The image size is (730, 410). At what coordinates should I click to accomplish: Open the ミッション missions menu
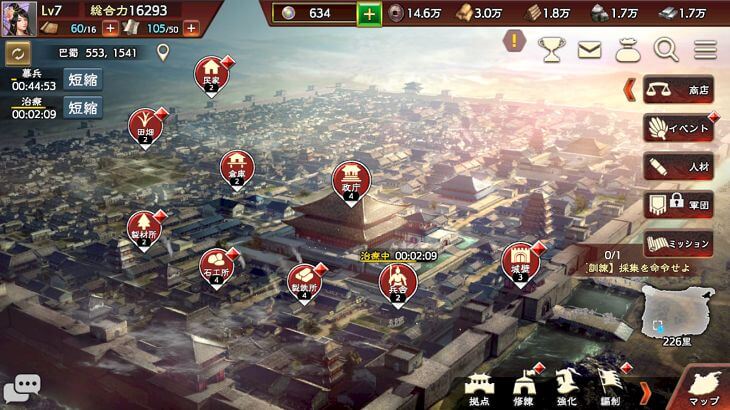coord(678,243)
